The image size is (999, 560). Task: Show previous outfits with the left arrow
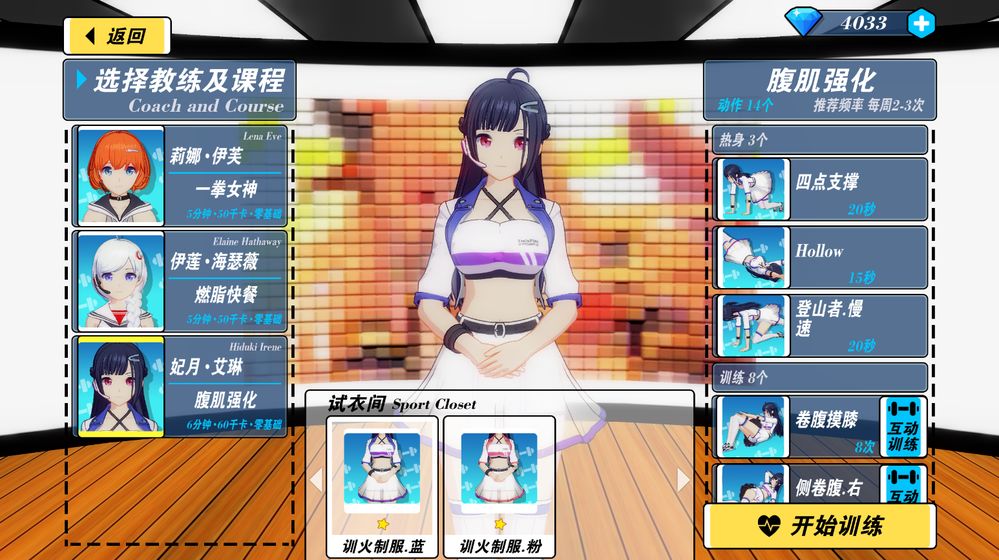316,480
